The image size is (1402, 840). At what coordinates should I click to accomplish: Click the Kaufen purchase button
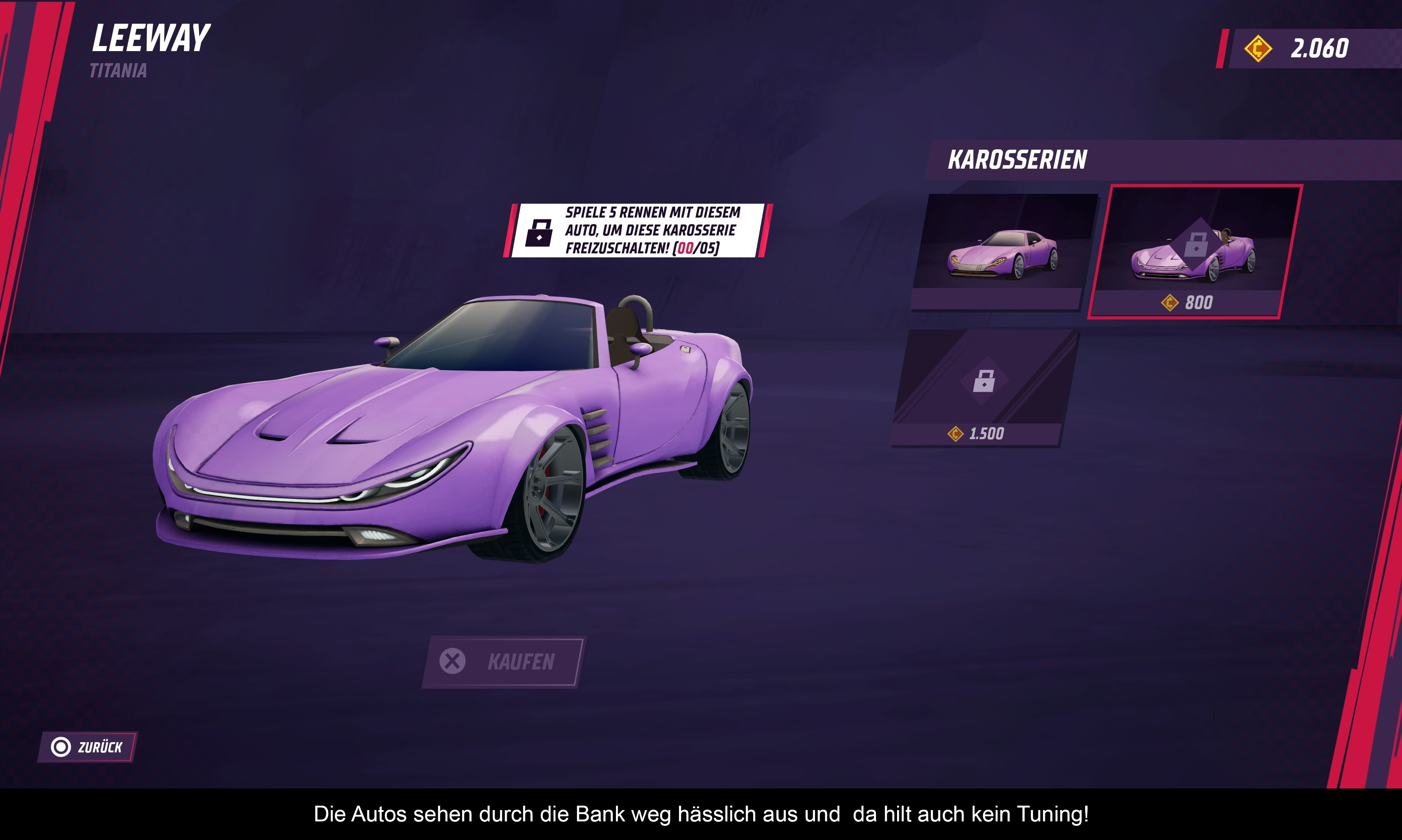(503, 662)
